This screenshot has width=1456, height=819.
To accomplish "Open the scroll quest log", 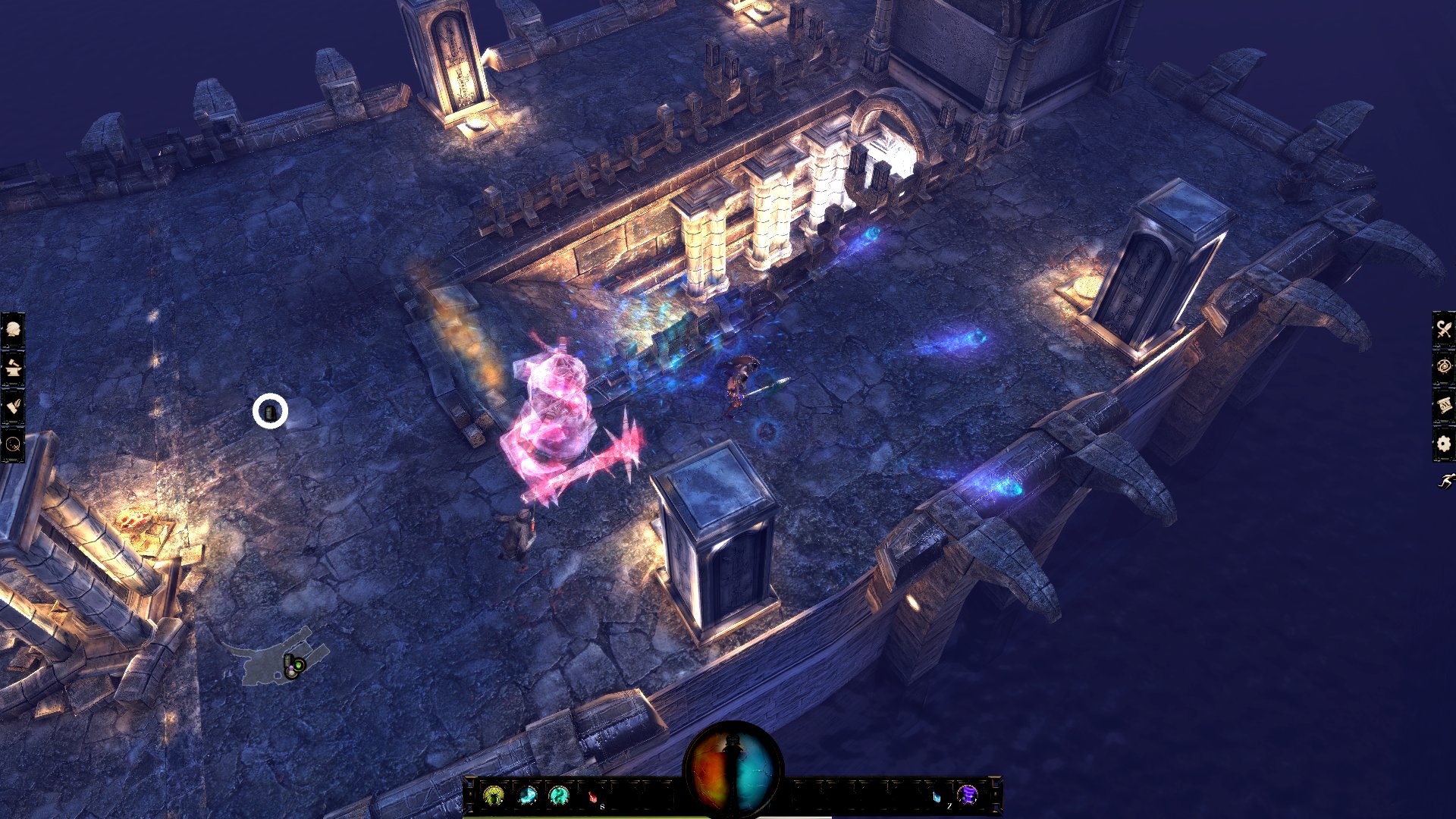I will click(1443, 405).
